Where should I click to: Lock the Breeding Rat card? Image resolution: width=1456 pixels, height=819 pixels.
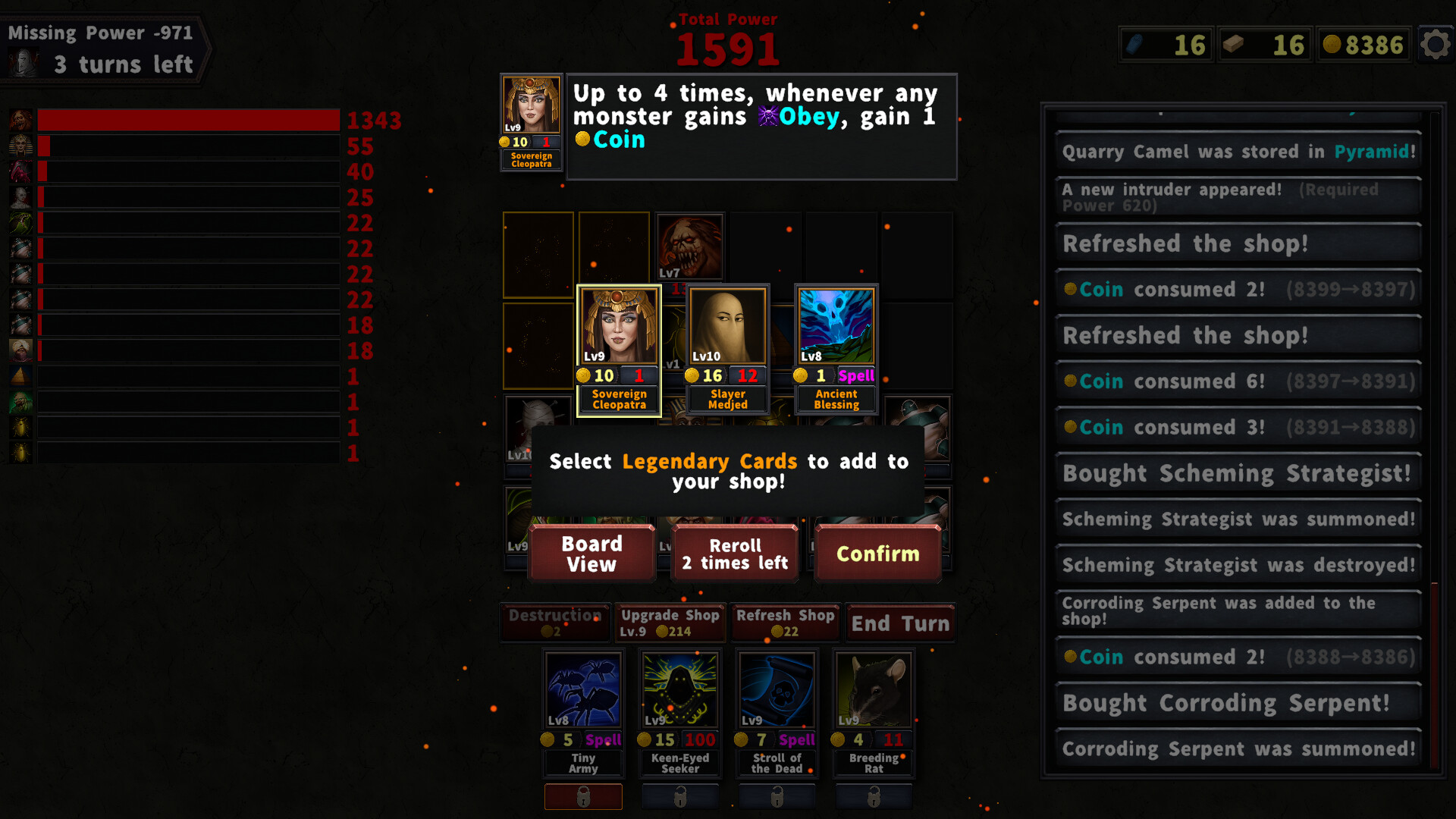pos(873,796)
